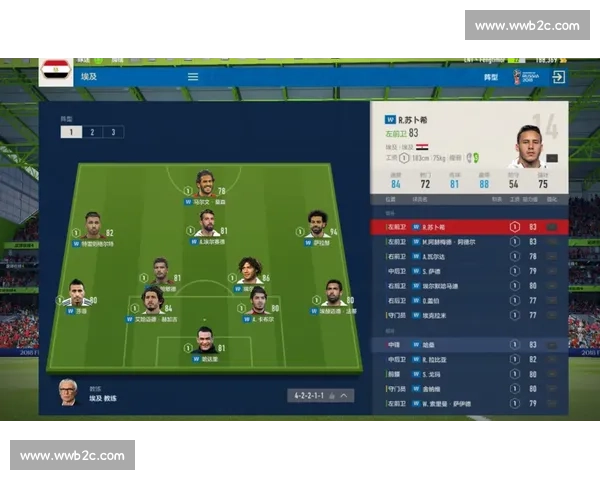Choose the right winger rated 94
Viewport: 600px width, 480px height.
(318, 225)
